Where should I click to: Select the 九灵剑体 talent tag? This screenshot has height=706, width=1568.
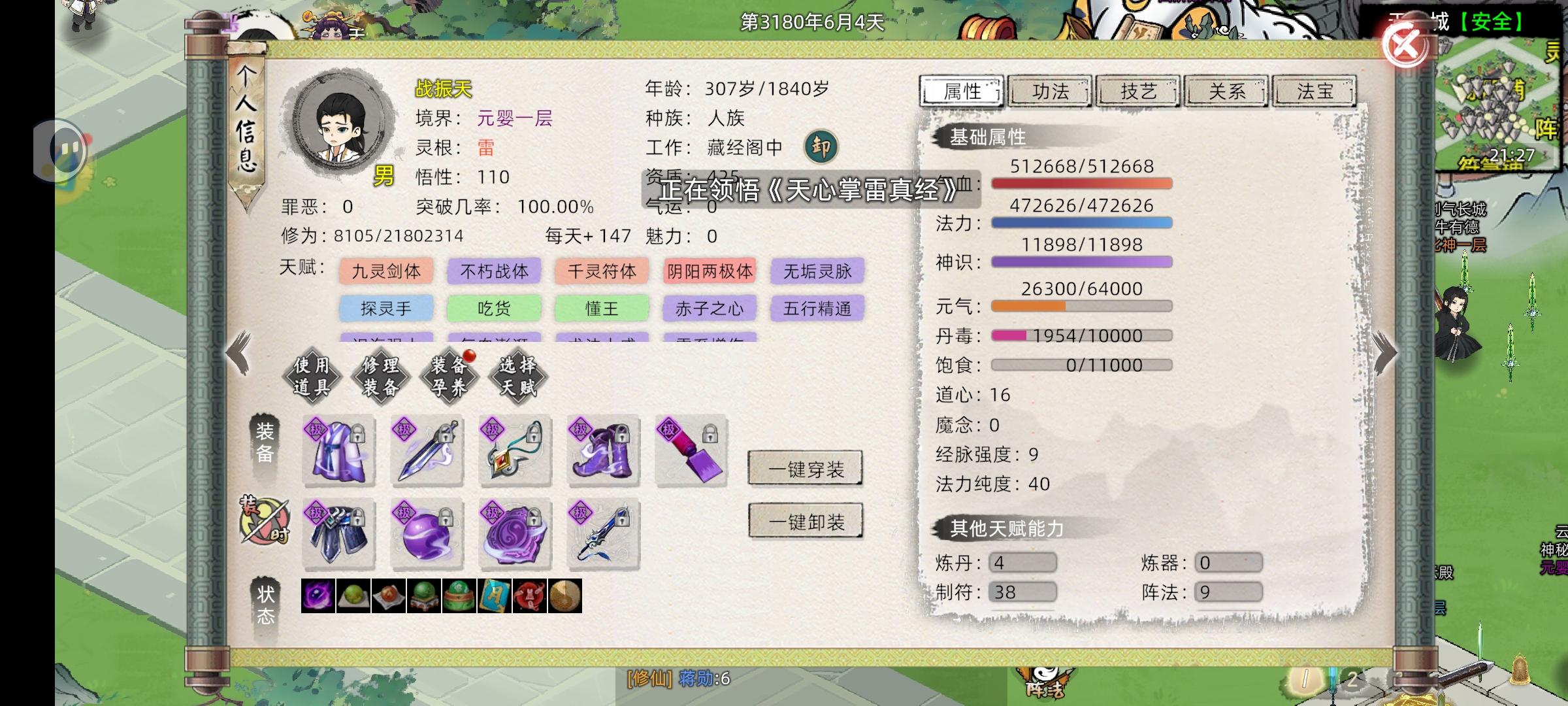(385, 271)
